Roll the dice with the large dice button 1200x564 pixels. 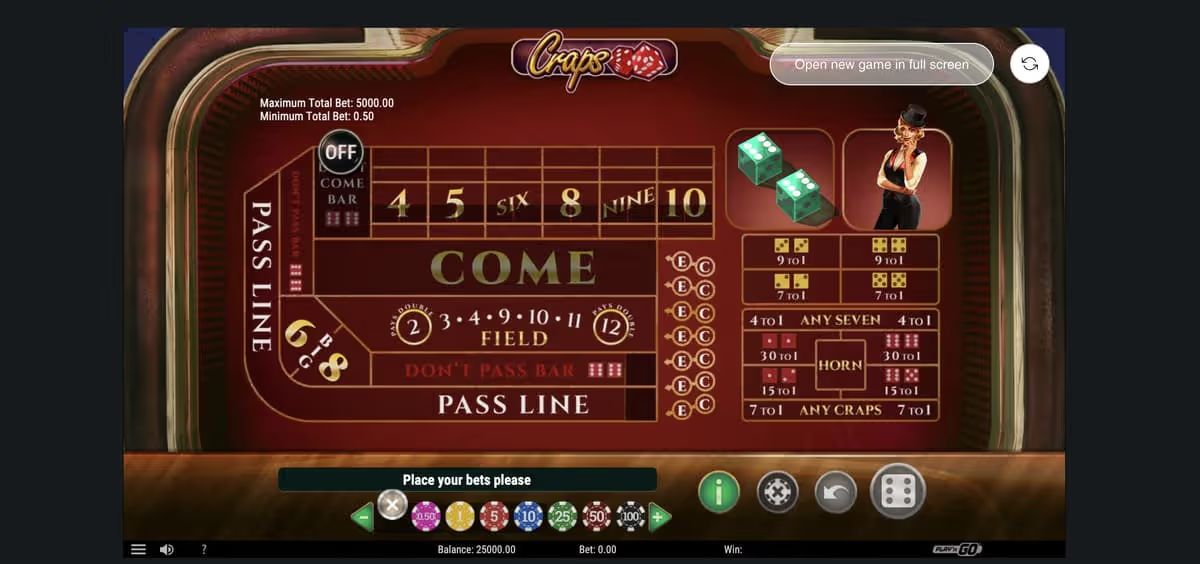click(x=898, y=490)
